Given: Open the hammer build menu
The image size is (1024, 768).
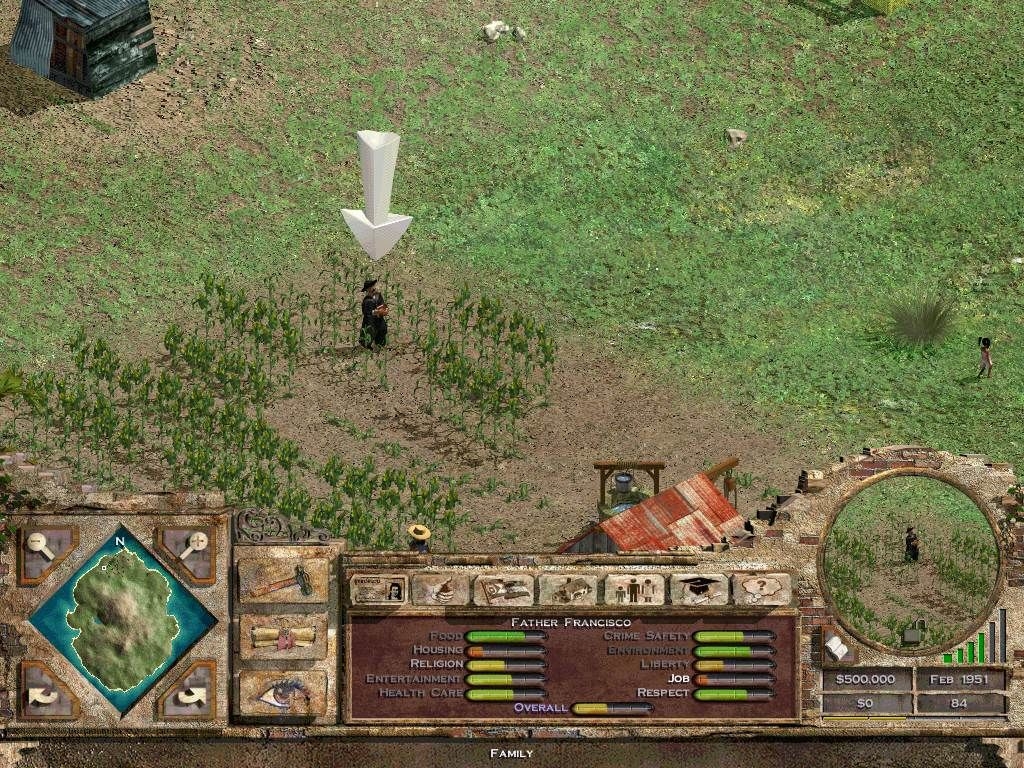Looking at the screenshot, I should 283,580.
